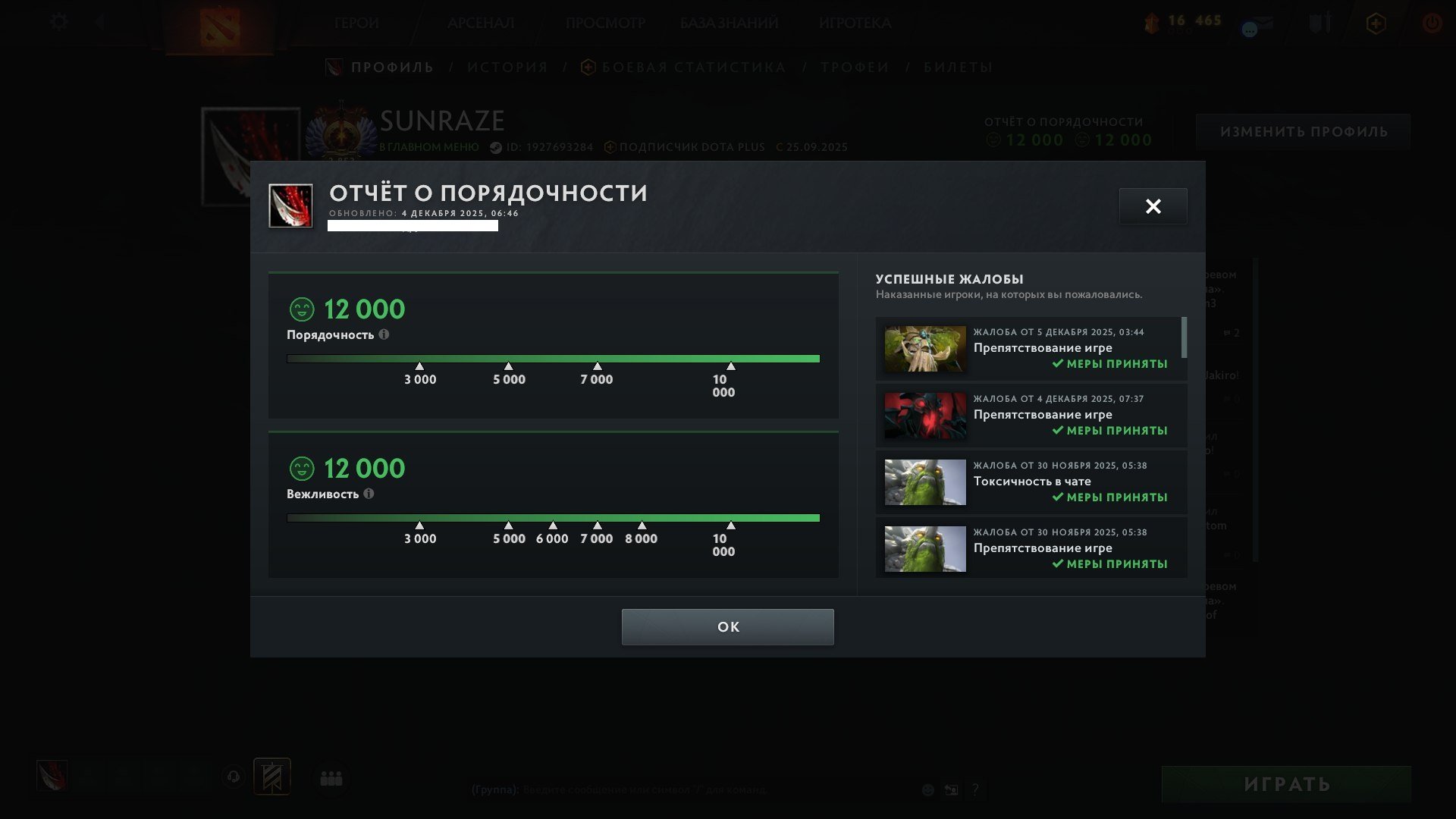1456x819 pixels.
Task: Open the Dota Plus hexagon icon
Action: (x=1378, y=23)
